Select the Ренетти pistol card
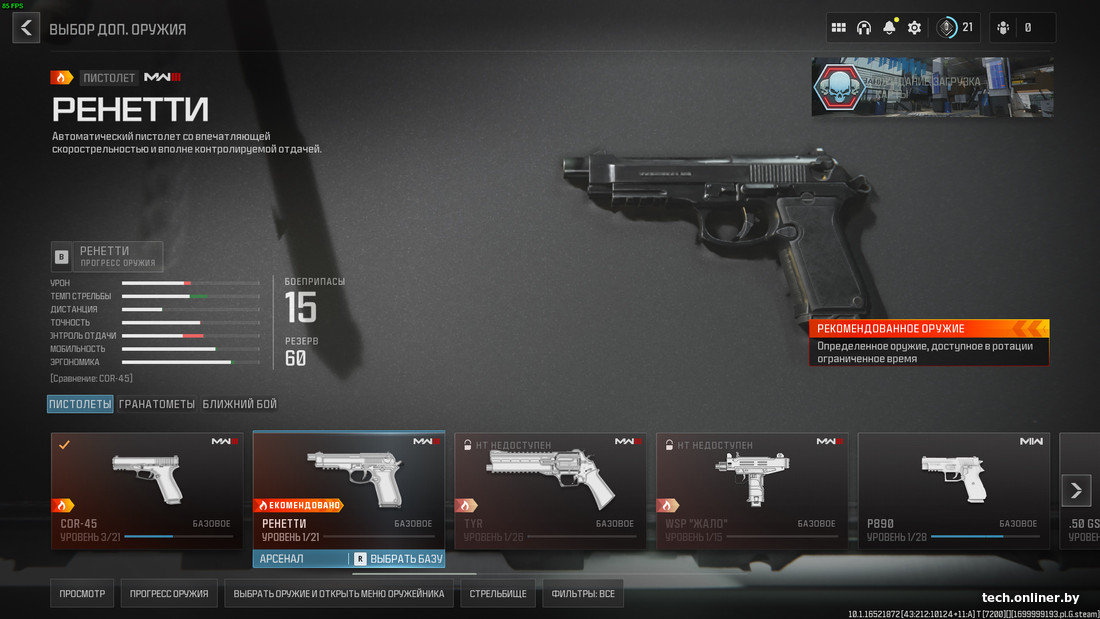This screenshot has height=619, width=1100. pyautogui.click(x=348, y=490)
